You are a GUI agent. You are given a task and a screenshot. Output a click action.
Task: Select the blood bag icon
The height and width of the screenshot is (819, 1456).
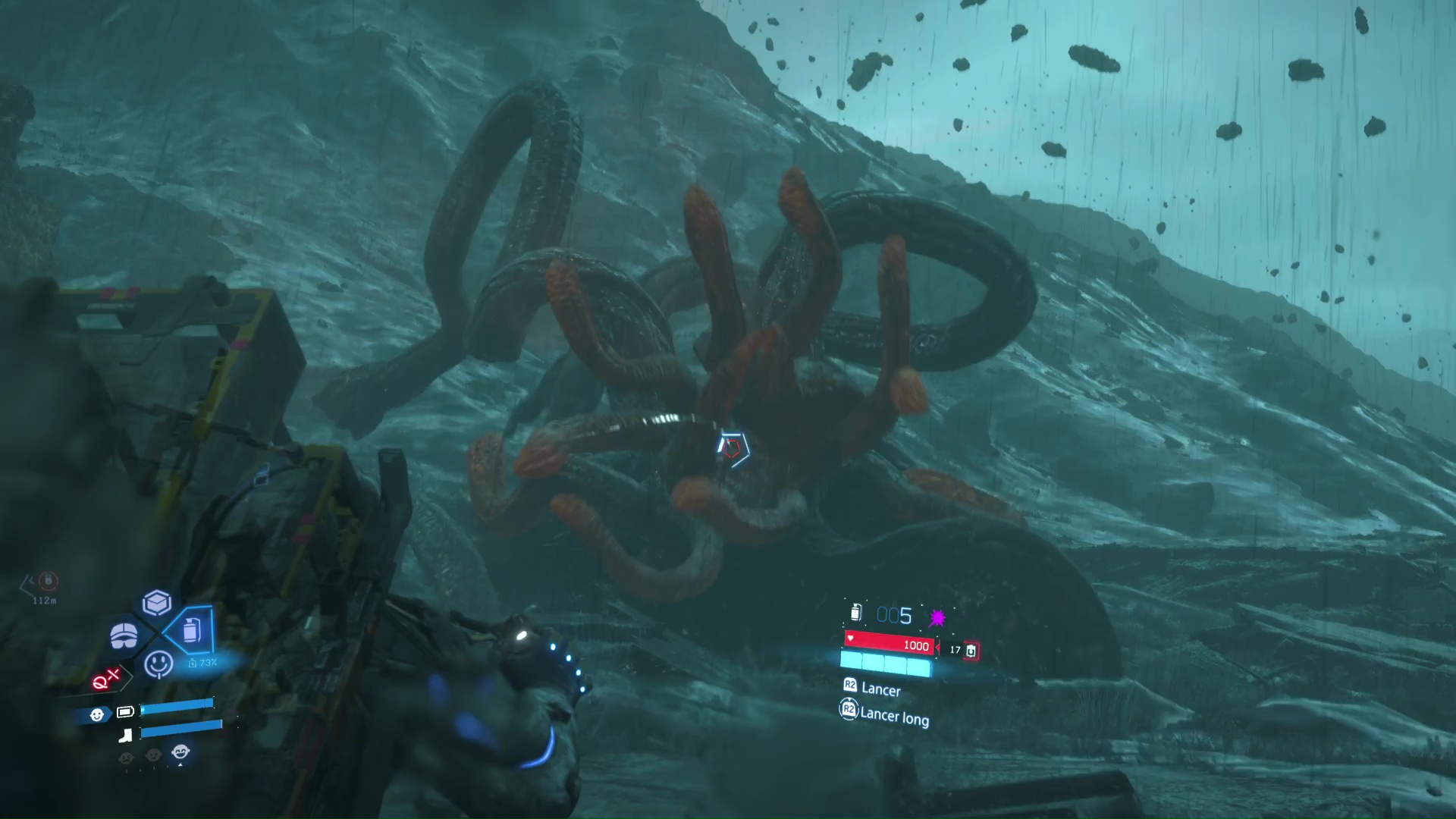pyautogui.click(x=971, y=651)
